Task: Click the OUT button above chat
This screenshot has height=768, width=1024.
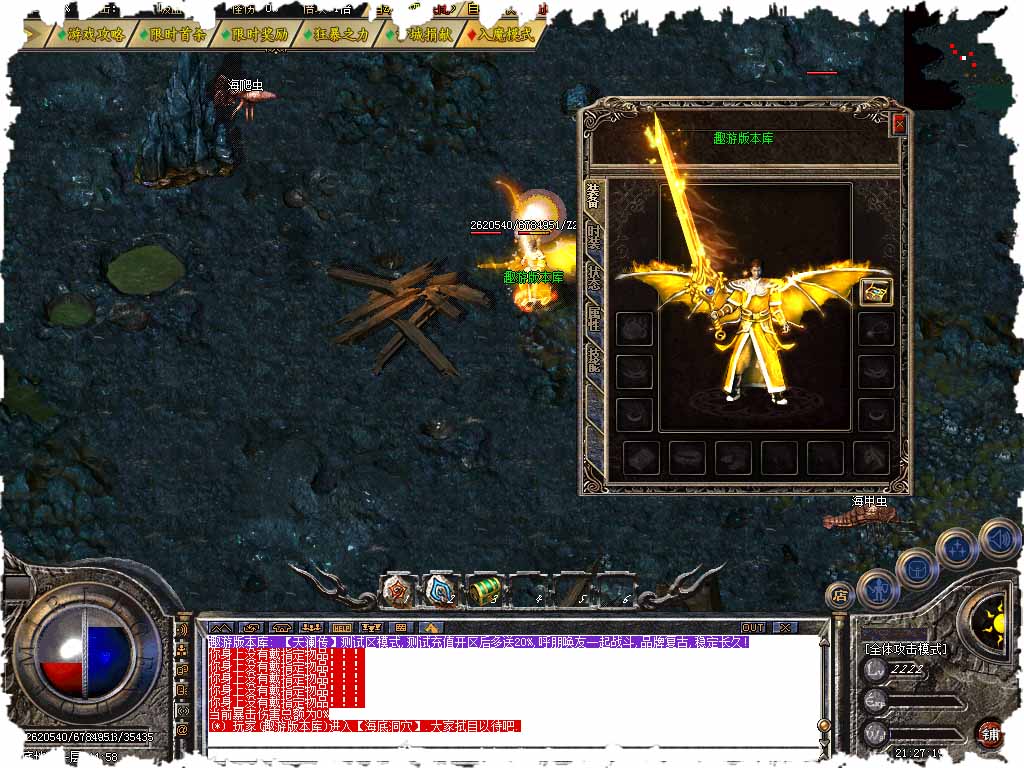Action: pos(752,627)
